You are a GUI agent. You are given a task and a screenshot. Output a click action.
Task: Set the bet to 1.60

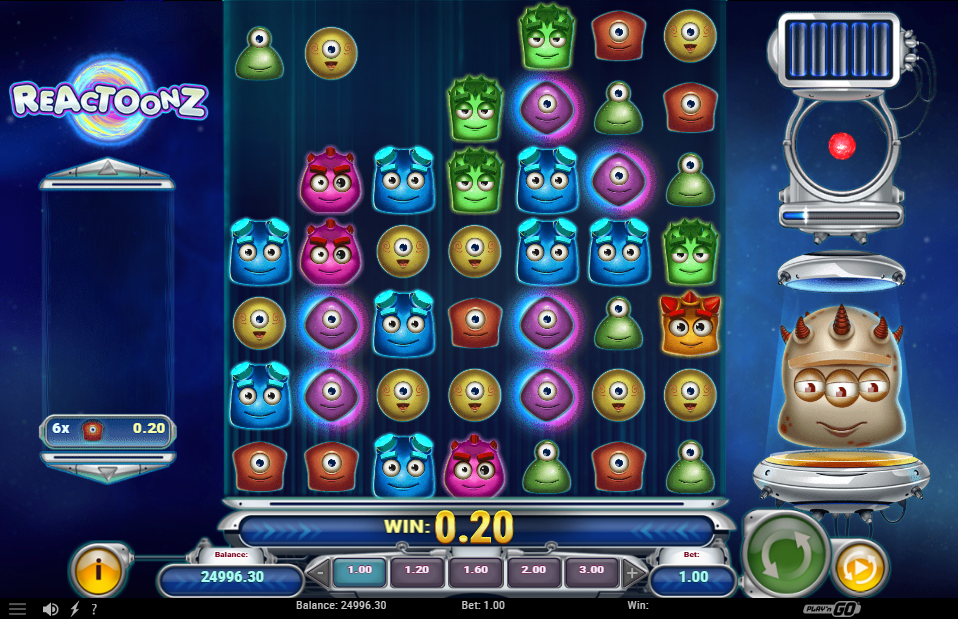click(x=476, y=572)
